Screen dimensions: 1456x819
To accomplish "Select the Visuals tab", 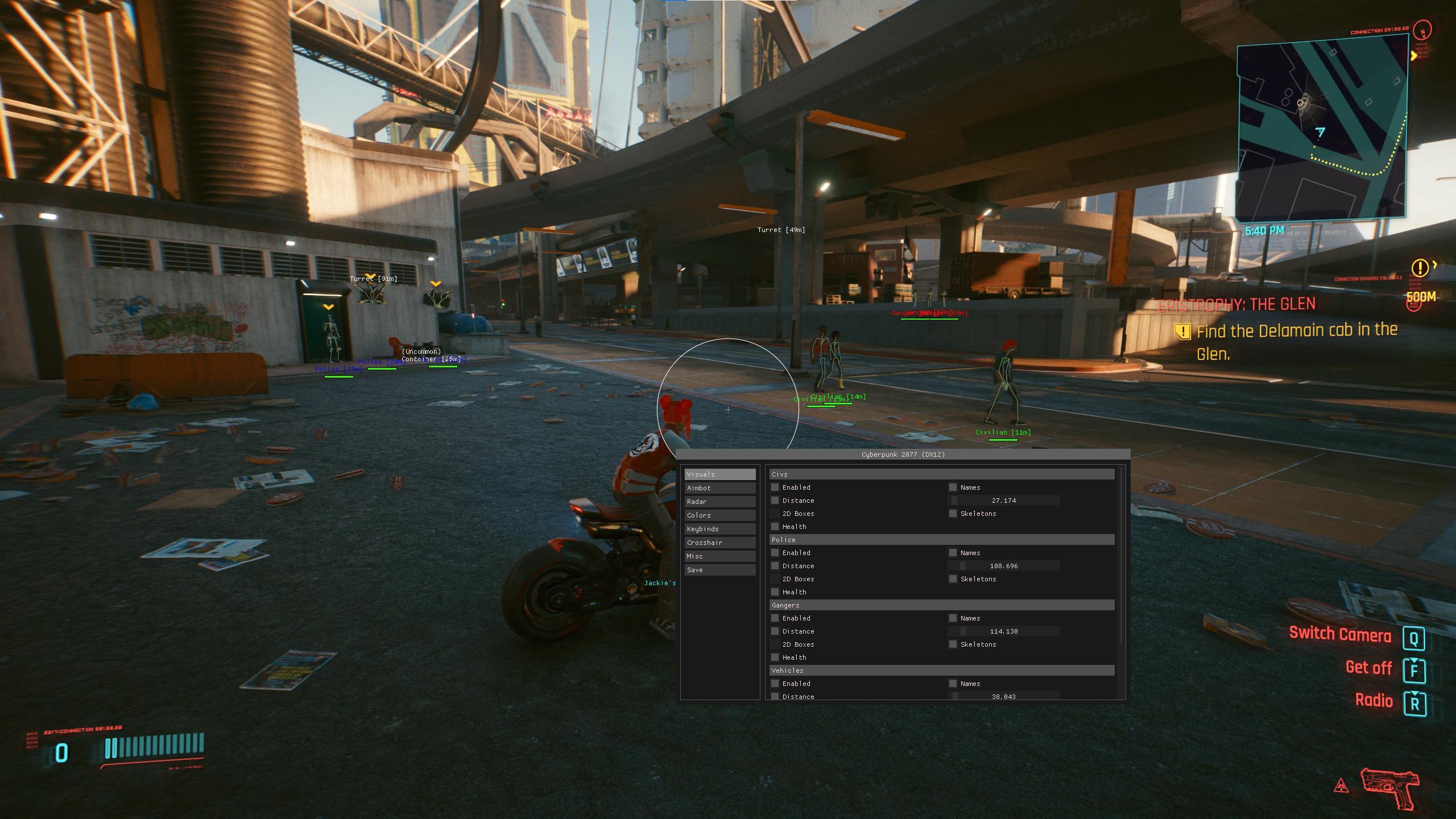I will [x=719, y=474].
